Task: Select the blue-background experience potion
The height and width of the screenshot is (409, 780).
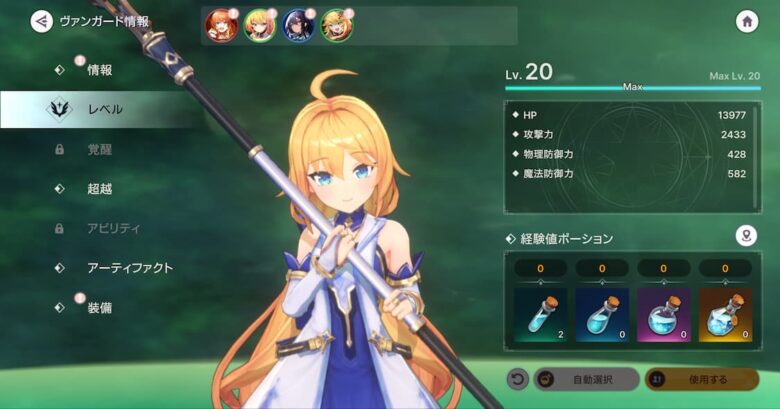Action: 602,315
